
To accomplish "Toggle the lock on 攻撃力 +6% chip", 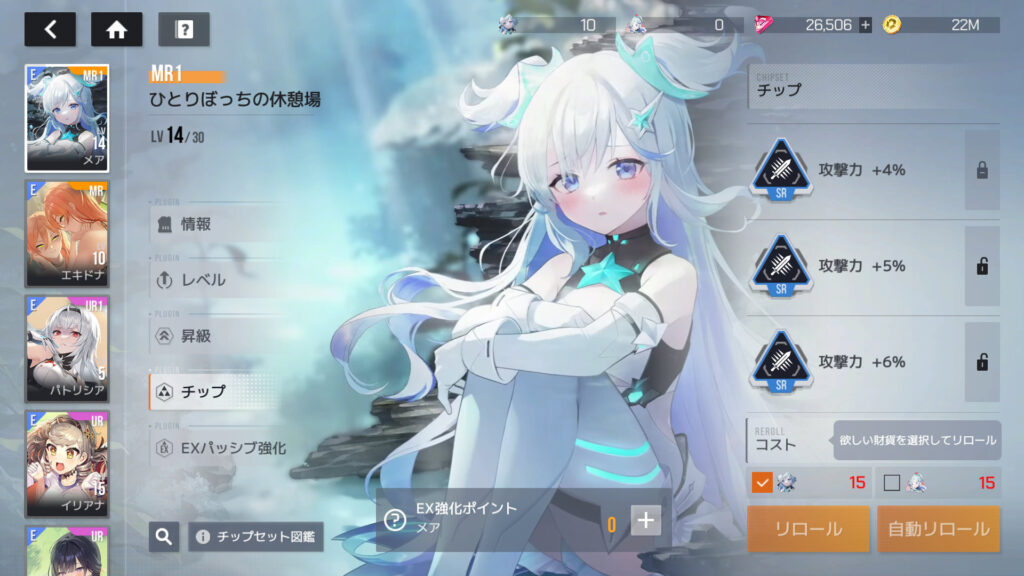I will tap(982, 362).
